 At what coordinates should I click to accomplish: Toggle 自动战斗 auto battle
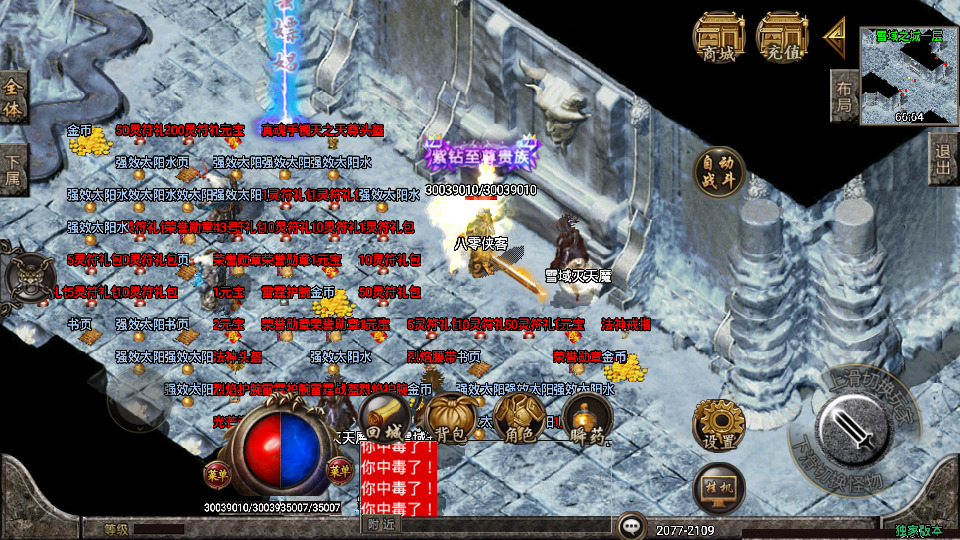[x=719, y=172]
